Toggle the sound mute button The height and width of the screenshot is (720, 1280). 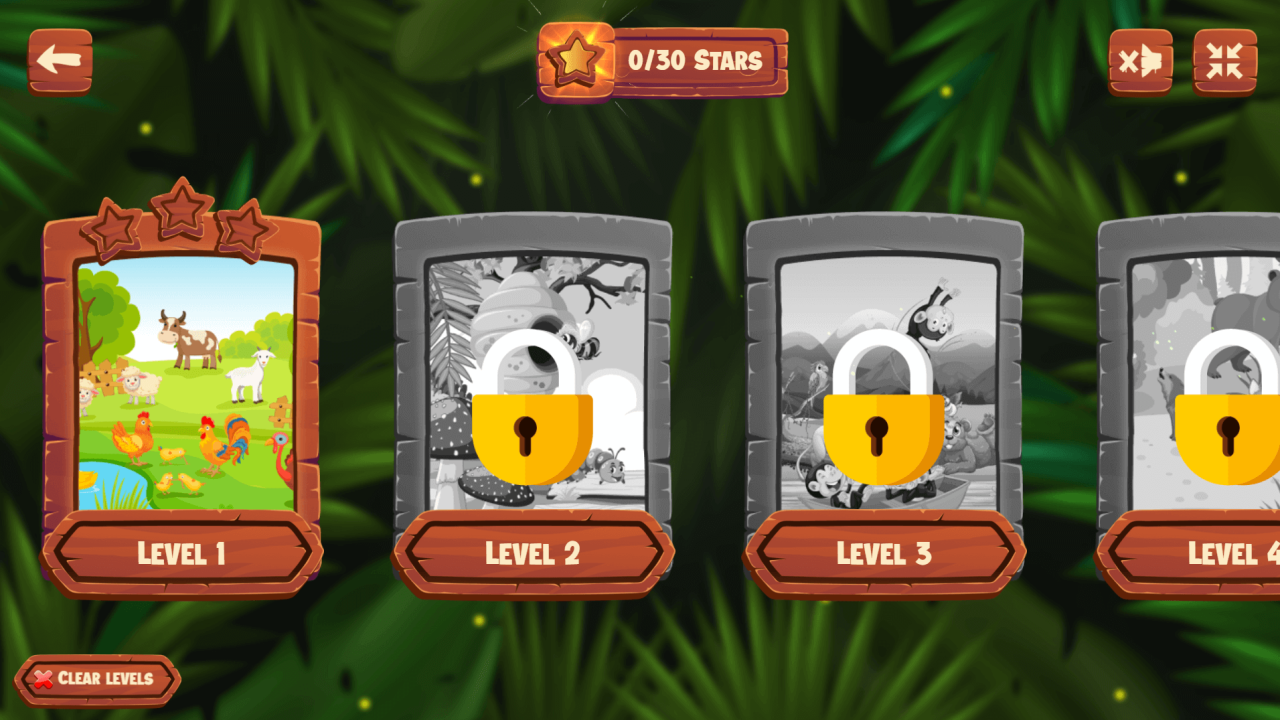point(1141,62)
